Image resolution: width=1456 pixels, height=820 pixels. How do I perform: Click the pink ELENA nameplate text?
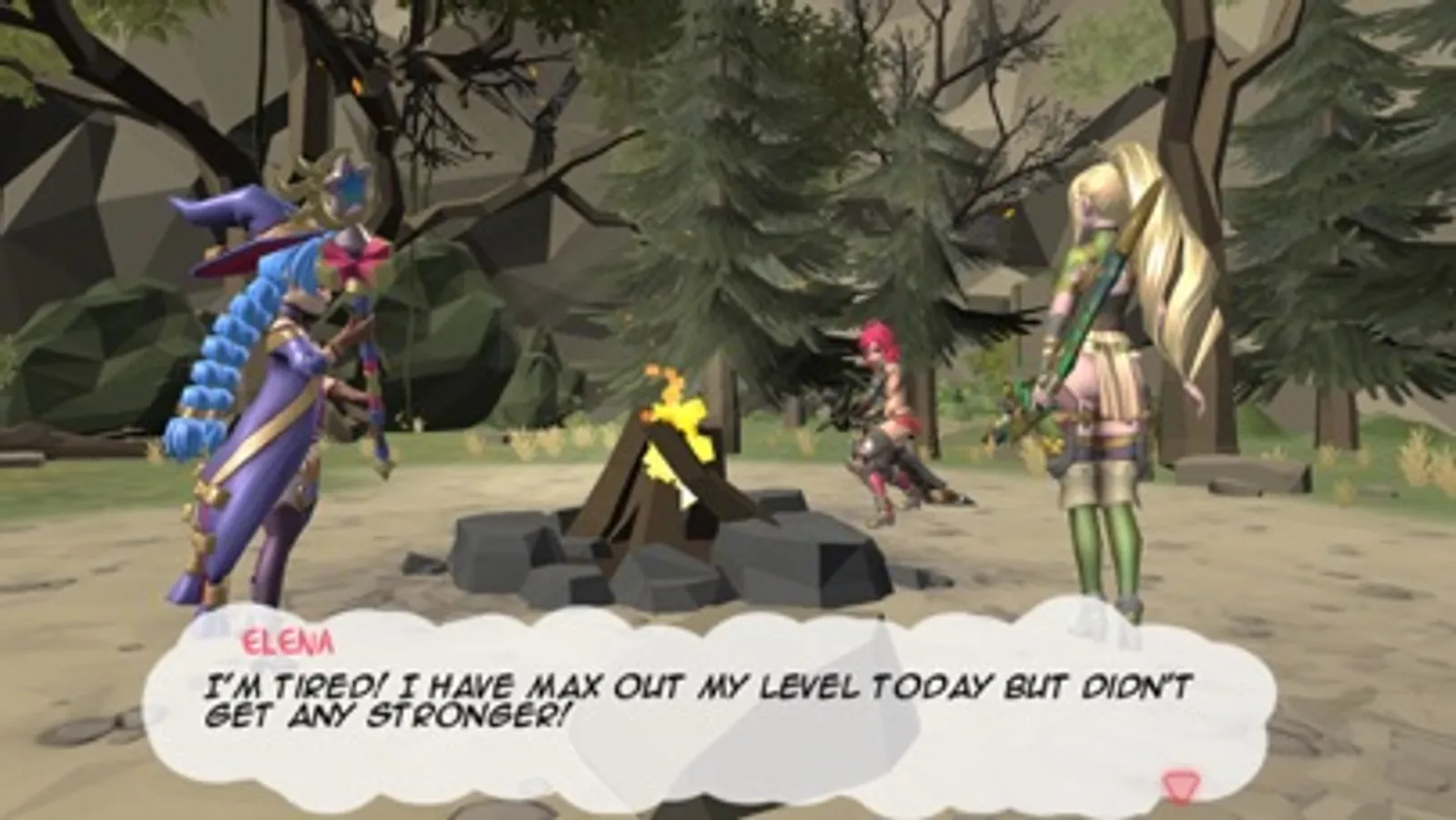tap(286, 643)
